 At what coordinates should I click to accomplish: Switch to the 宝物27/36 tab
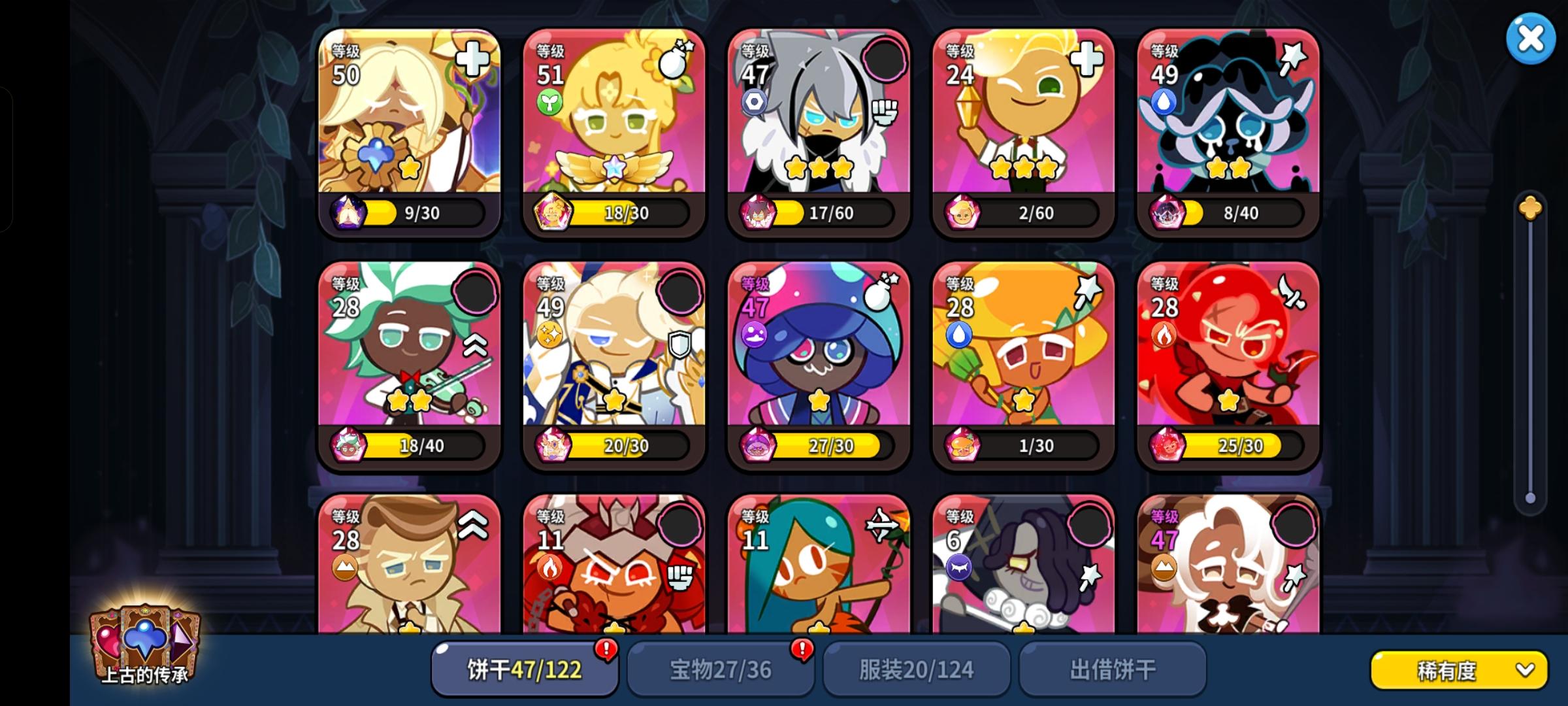(721, 669)
